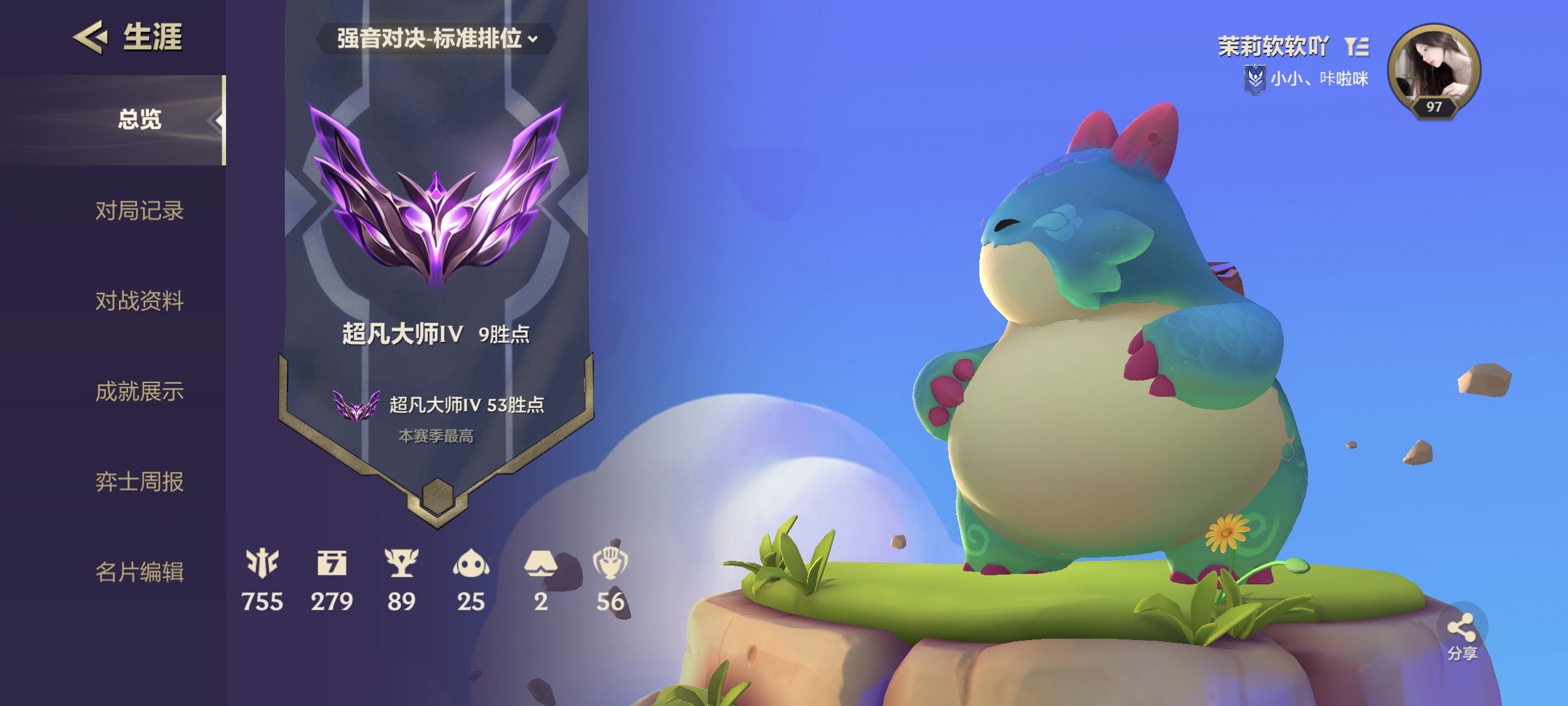This screenshot has width=1568, height=706.
Task: Show the 成就展示 achievements tab
Action: click(x=139, y=392)
